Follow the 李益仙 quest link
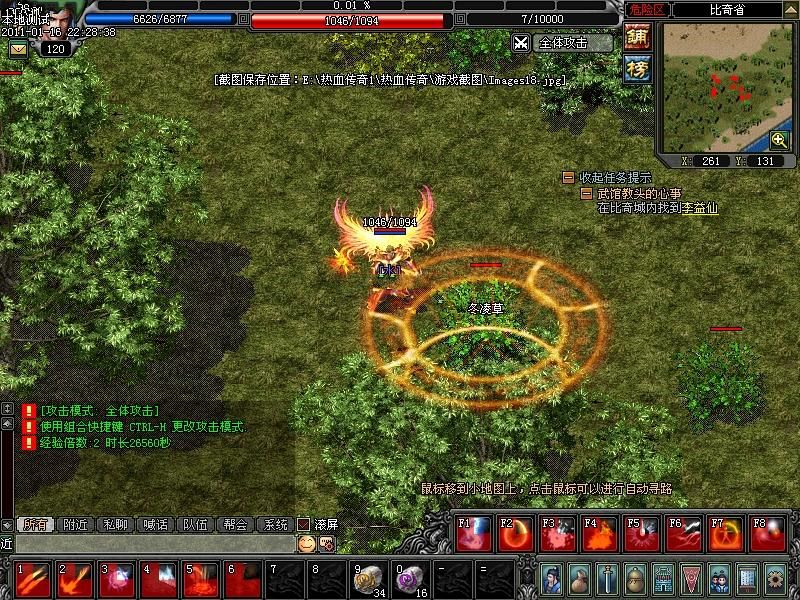Screen dimensions: 800x600 pyautogui.click(x=700, y=209)
